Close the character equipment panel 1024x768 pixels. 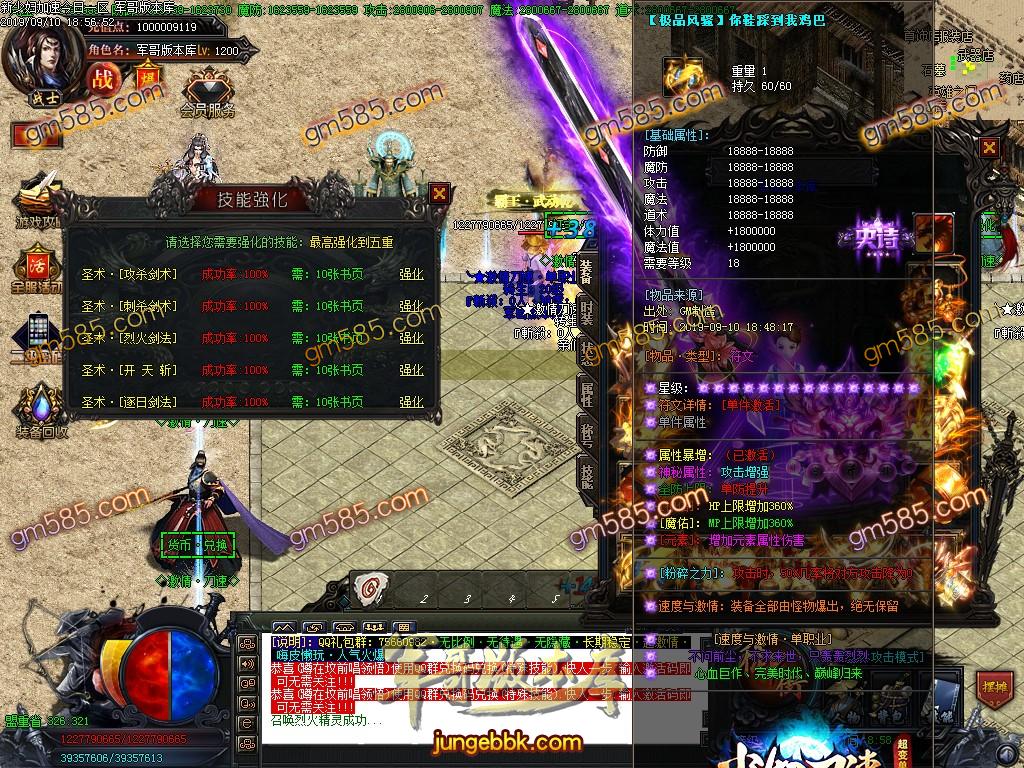[989, 148]
